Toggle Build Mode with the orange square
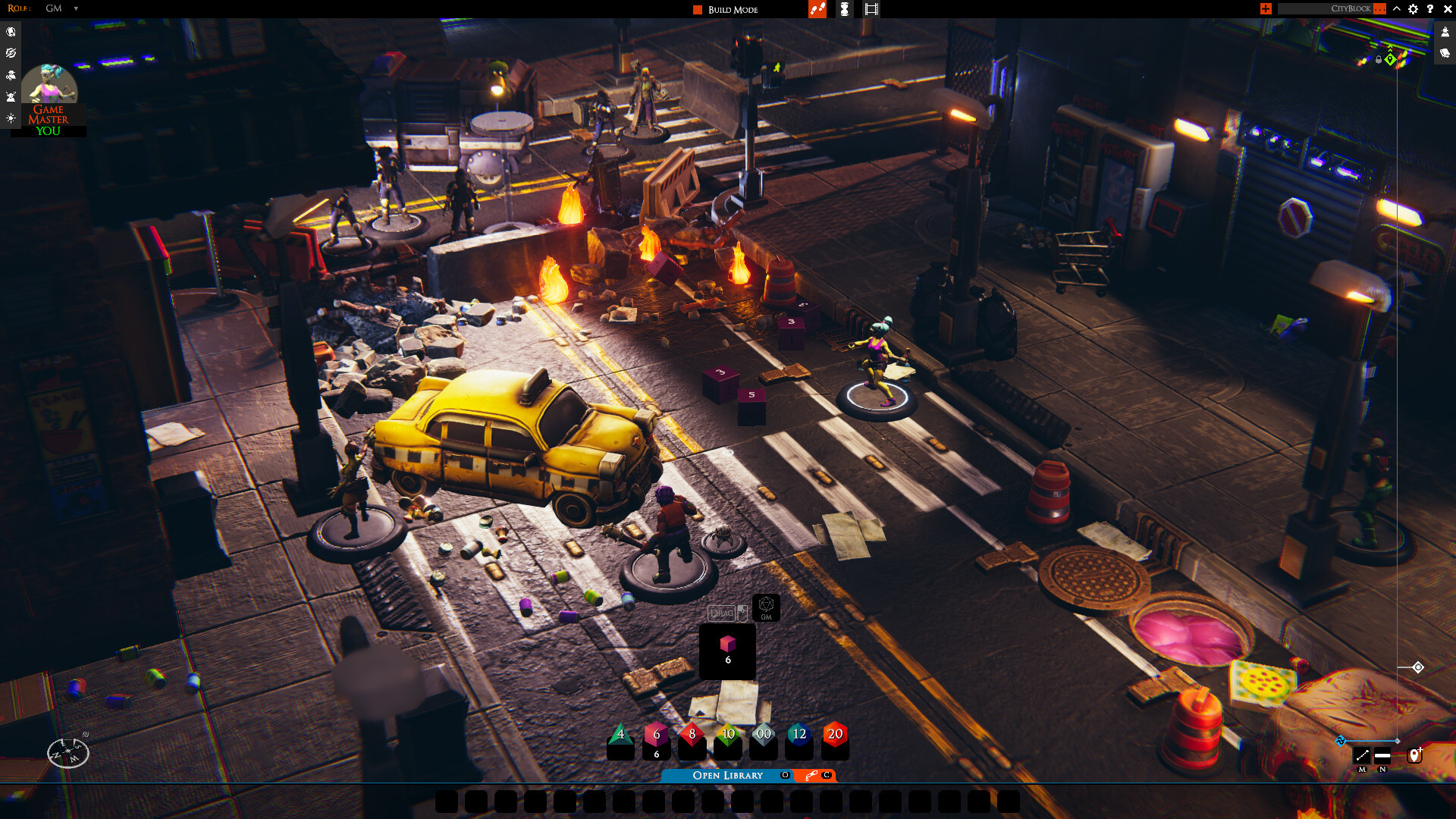 click(x=696, y=9)
